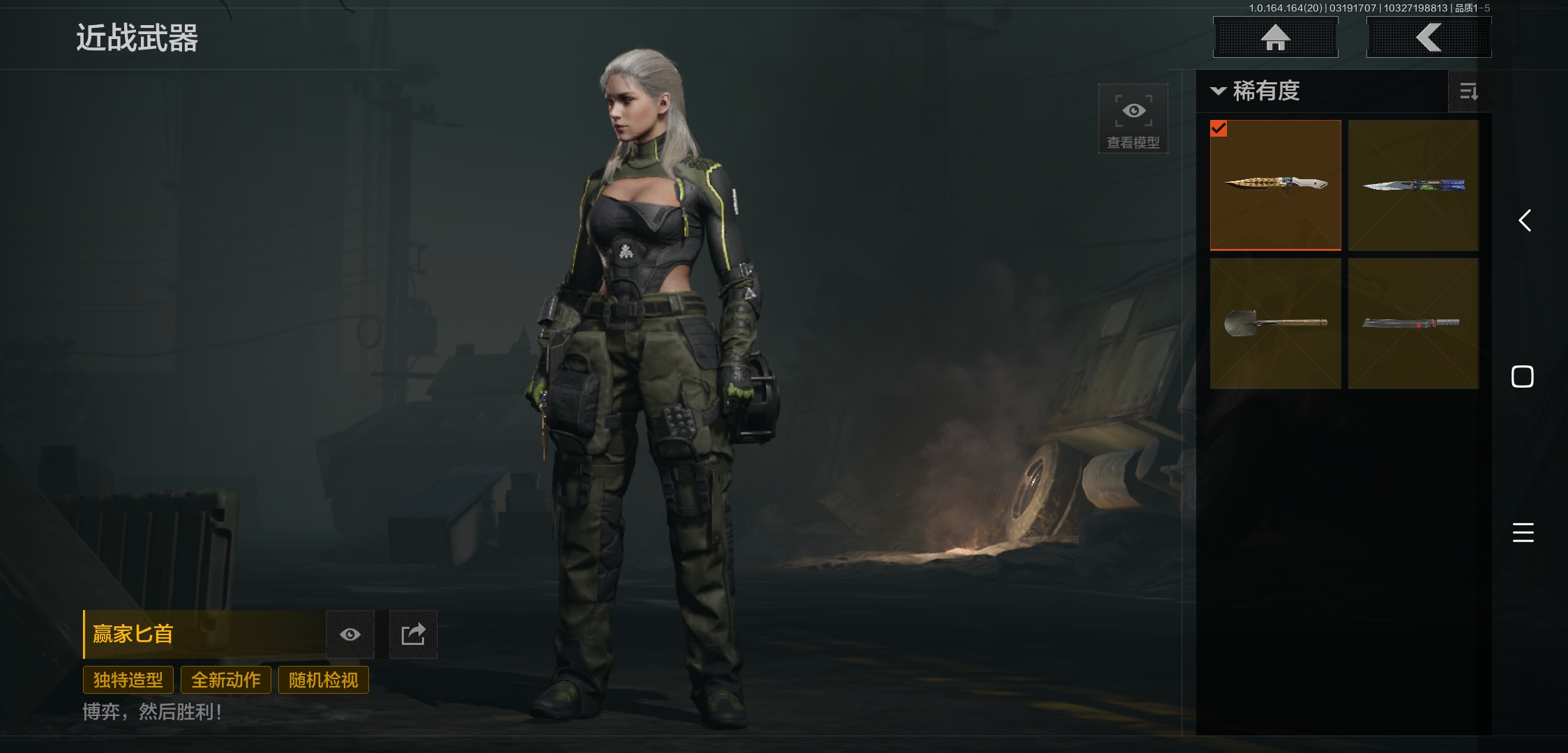Screen dimensions: 1568x753
Task: Select the golden Winner Dagger skin
Action: click(1275, 185)
